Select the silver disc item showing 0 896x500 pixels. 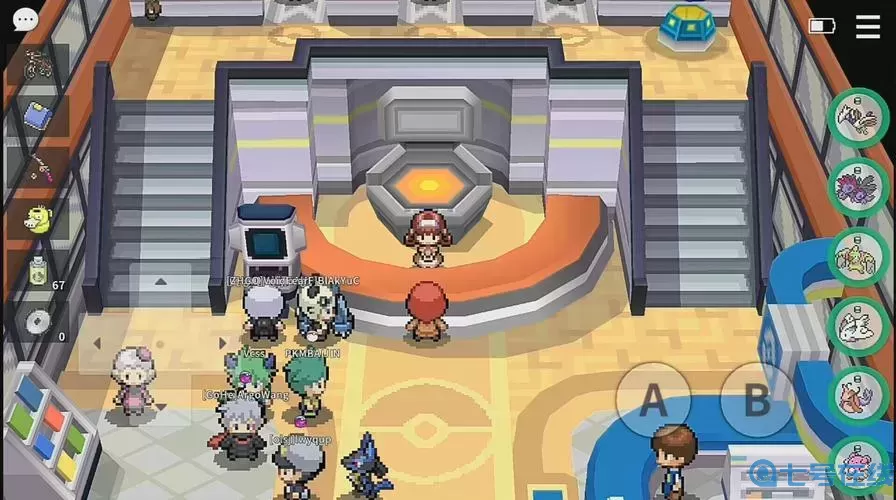pos(37,322)
